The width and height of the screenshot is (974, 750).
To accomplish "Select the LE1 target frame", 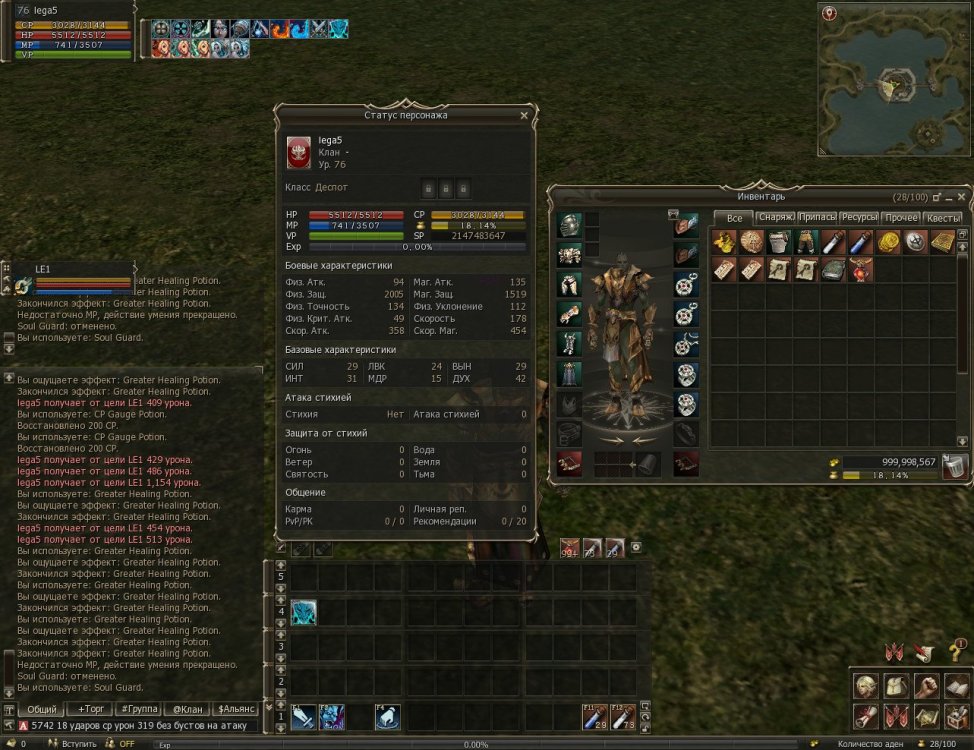I will pyautogui.click(x=70, y=277).
